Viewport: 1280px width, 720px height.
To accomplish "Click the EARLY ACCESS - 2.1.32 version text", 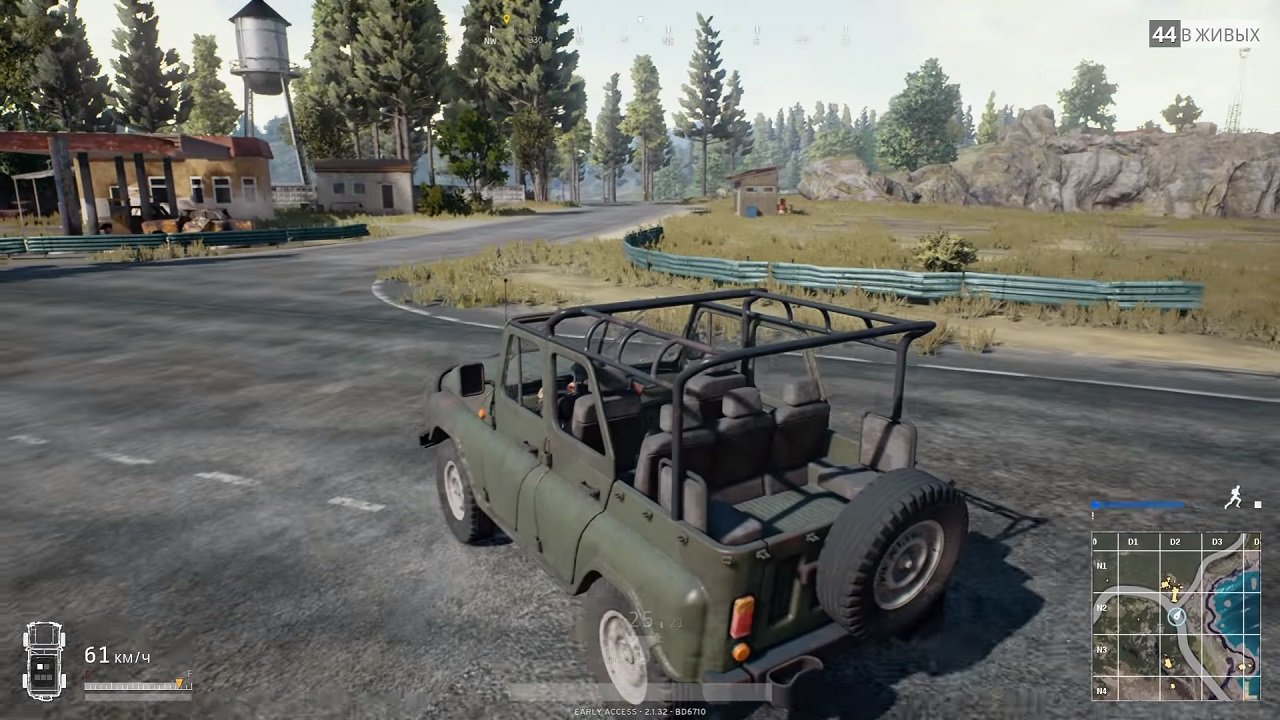I will [640, 713].
